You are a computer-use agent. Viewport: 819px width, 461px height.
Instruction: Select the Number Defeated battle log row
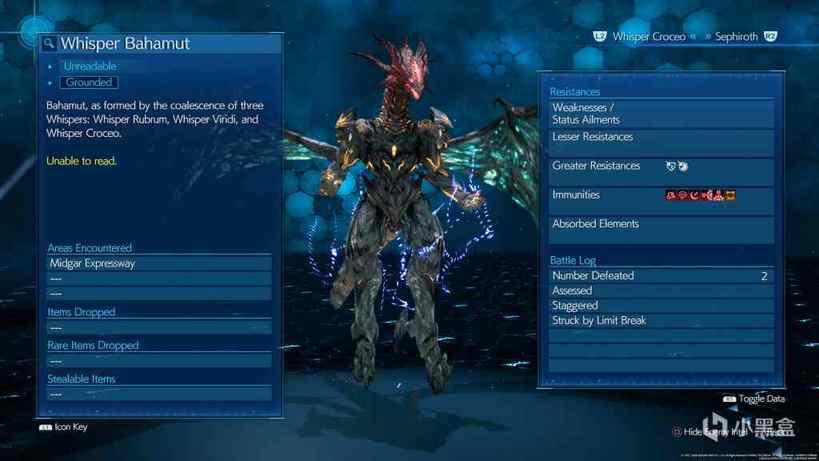coord(661,276)
